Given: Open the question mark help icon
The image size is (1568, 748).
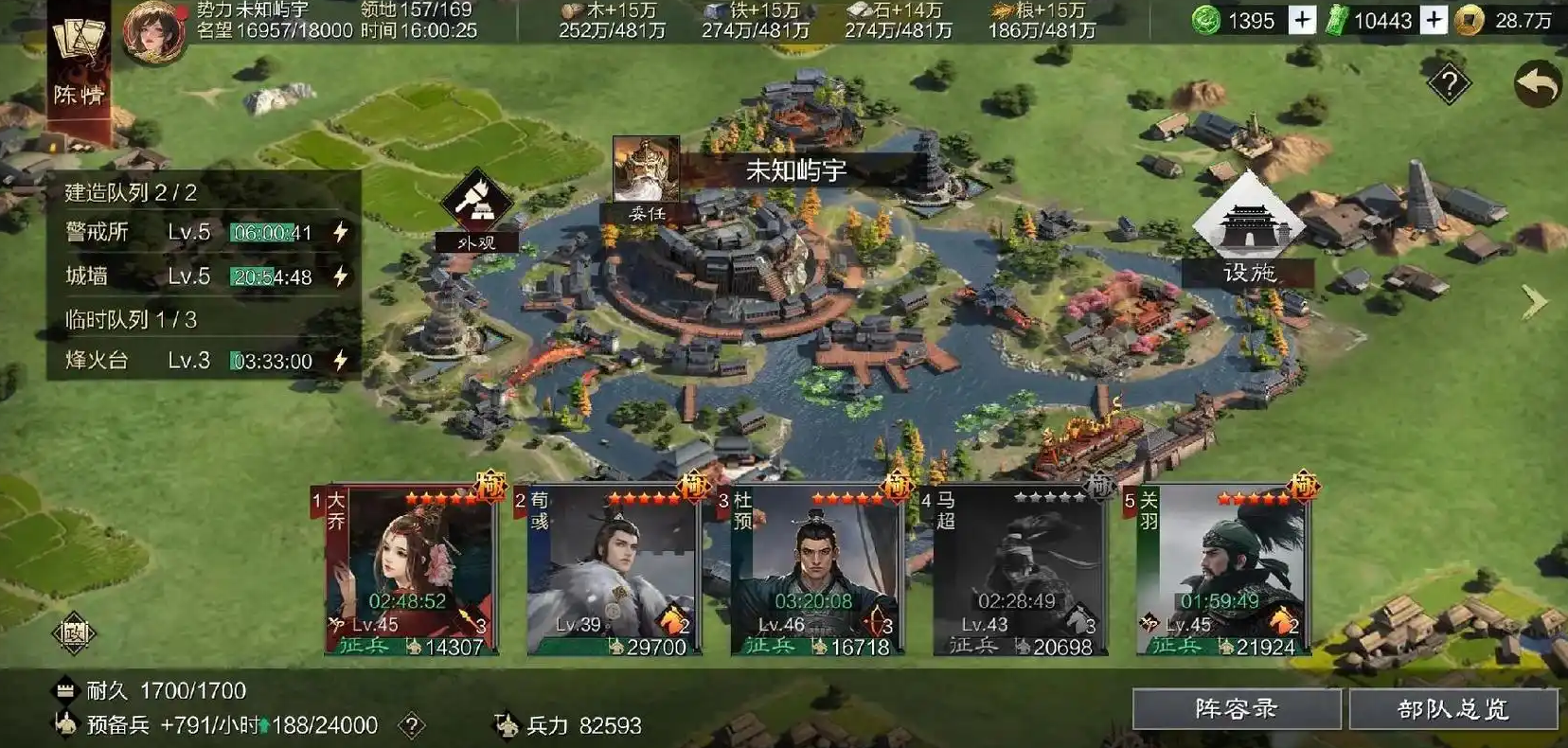Looking at the screenshot, I should click(1448, 85).
